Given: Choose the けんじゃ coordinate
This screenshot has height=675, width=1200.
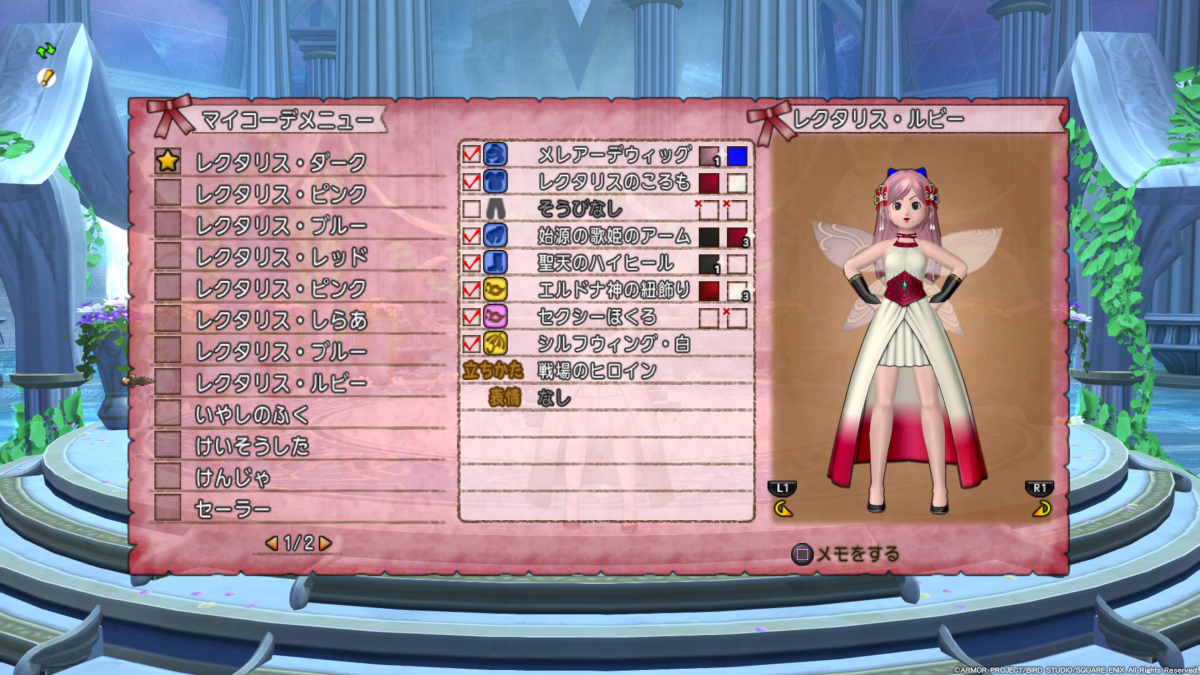Looking at the screenshot, I should (232, 478).
